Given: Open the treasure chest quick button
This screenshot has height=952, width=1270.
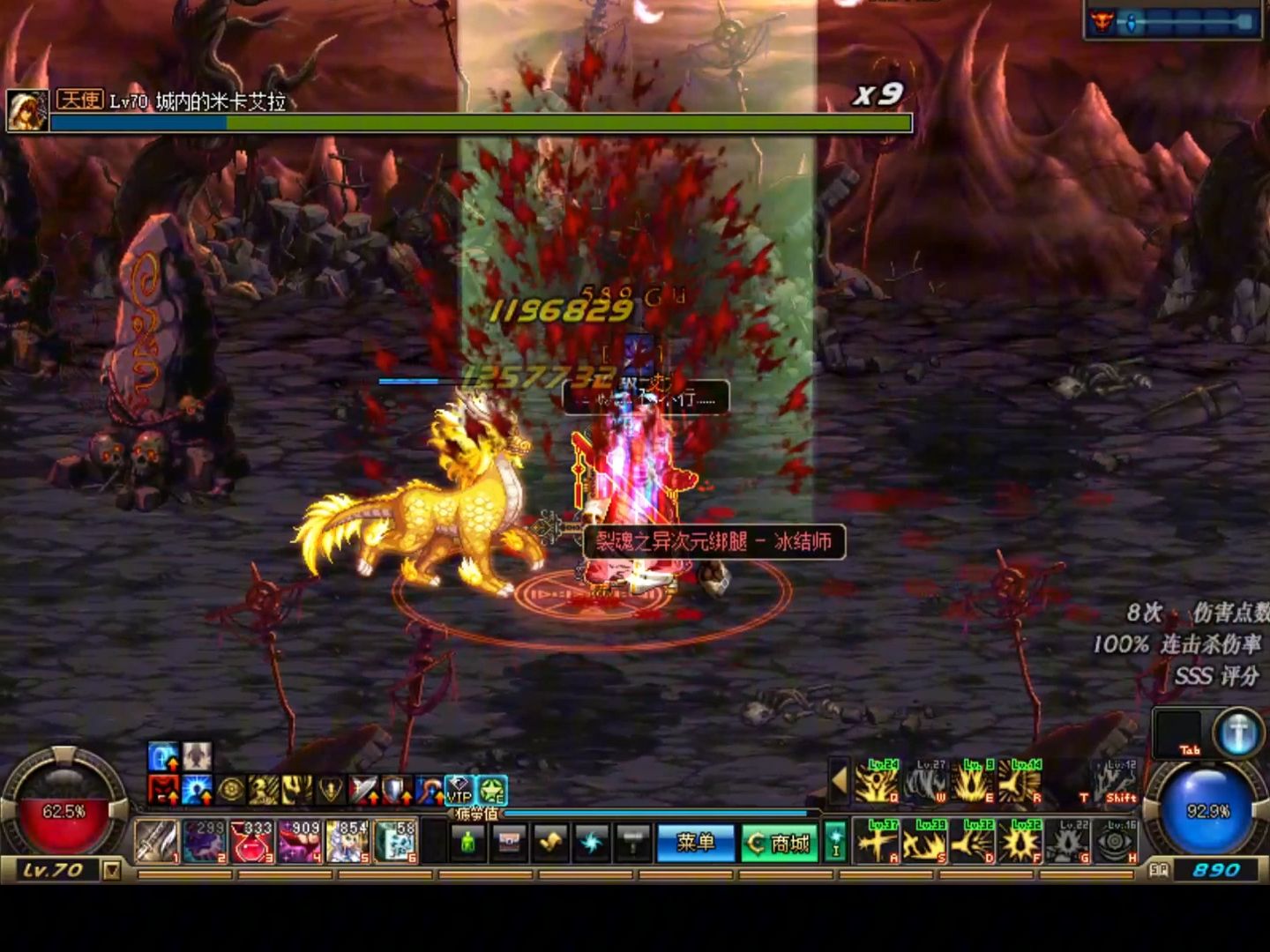Looking at the screenshot, I should tap(510, 843).
